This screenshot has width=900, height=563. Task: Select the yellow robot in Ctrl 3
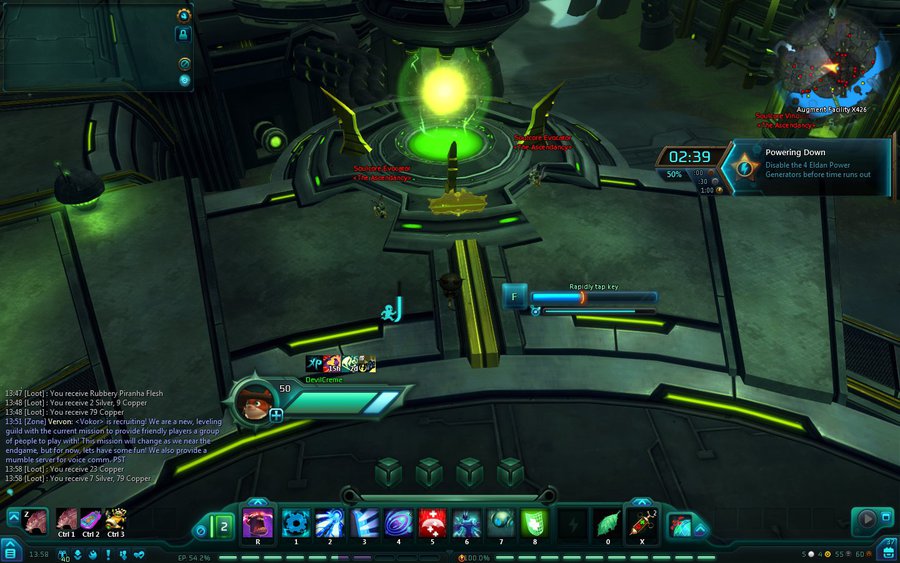point(115,520)
